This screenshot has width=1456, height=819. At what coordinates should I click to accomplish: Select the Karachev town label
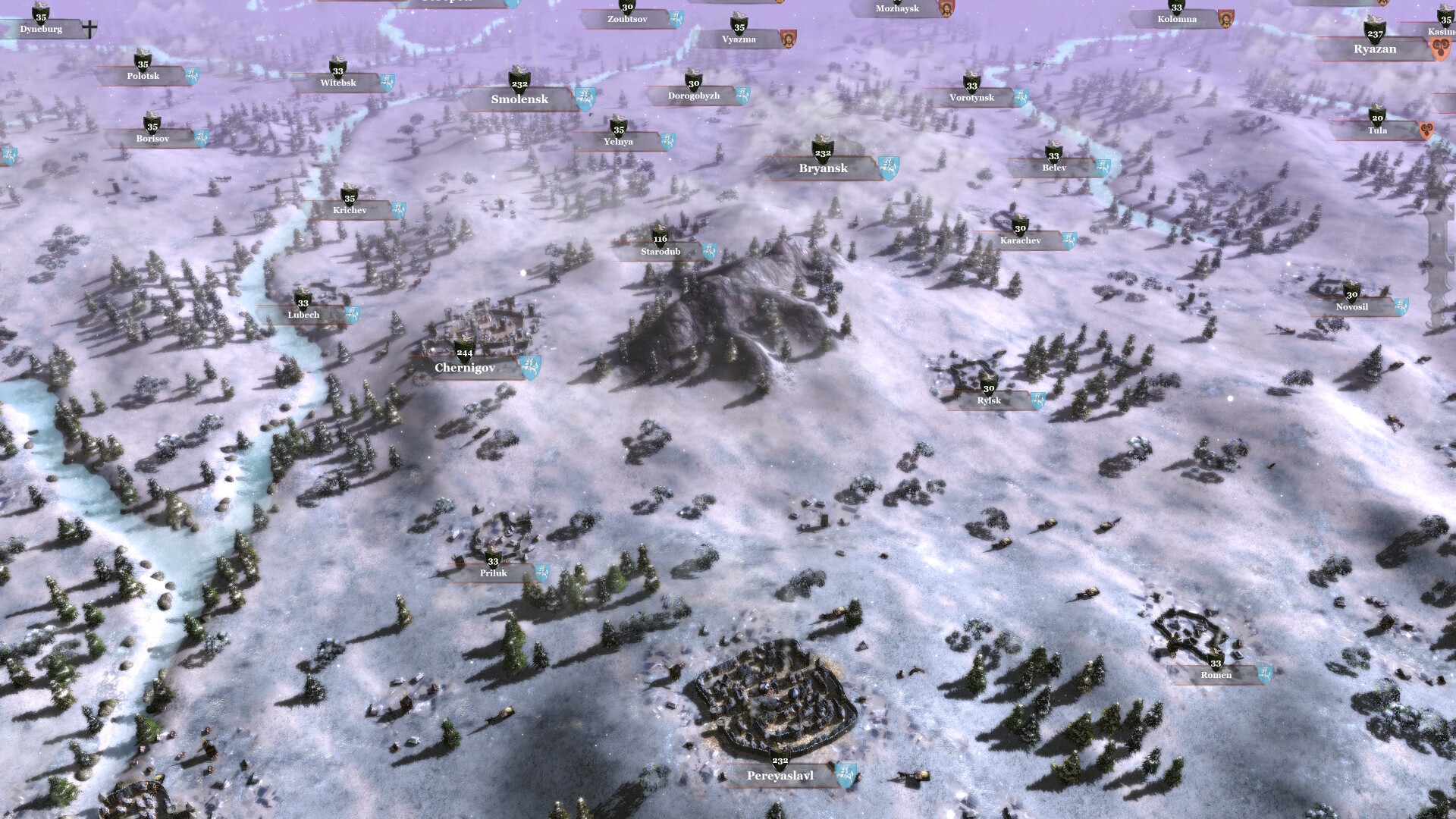point(1019,240)
